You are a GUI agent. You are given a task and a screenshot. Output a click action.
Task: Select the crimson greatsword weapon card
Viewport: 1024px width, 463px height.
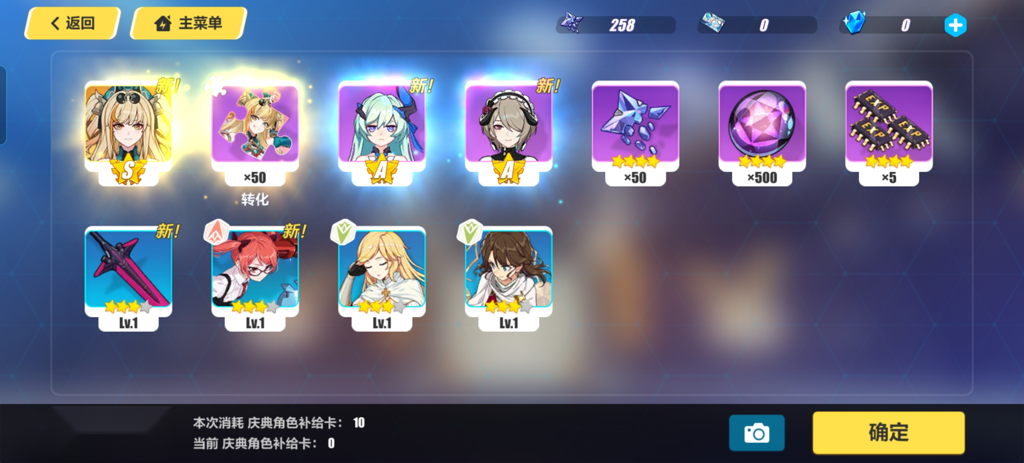coord(128,272)
